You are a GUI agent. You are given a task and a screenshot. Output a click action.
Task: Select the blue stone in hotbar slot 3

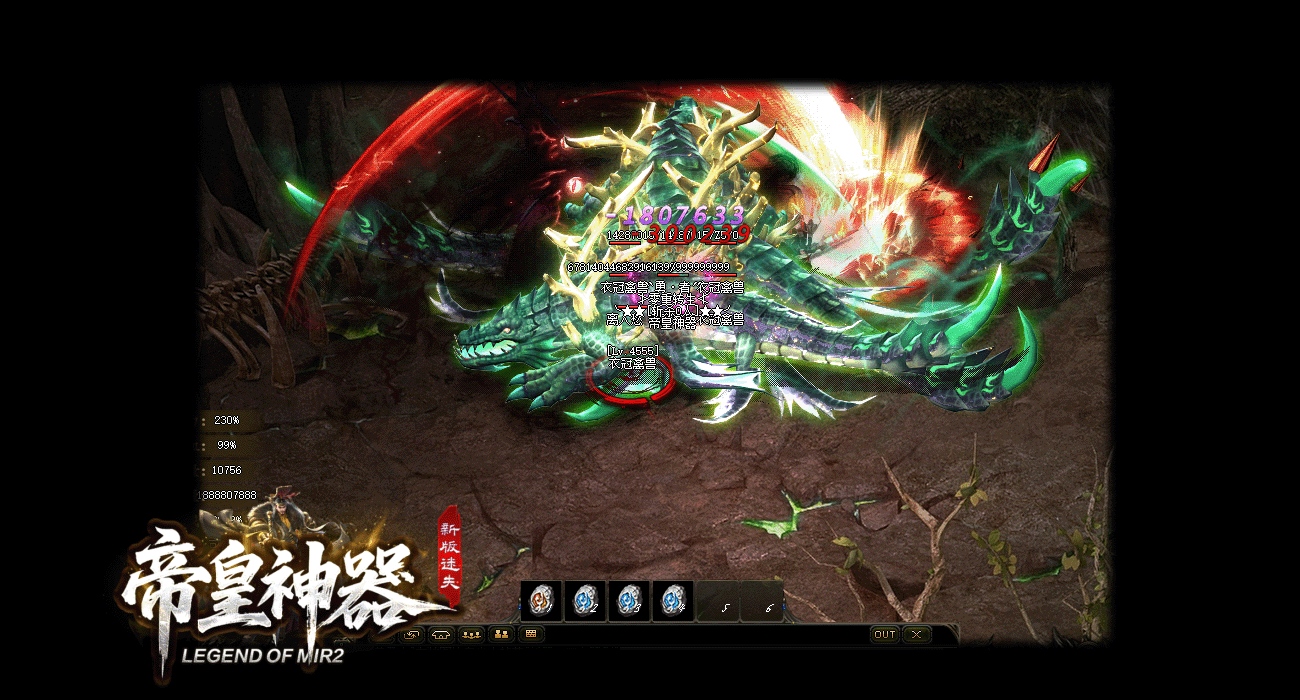tap(629, 601)
